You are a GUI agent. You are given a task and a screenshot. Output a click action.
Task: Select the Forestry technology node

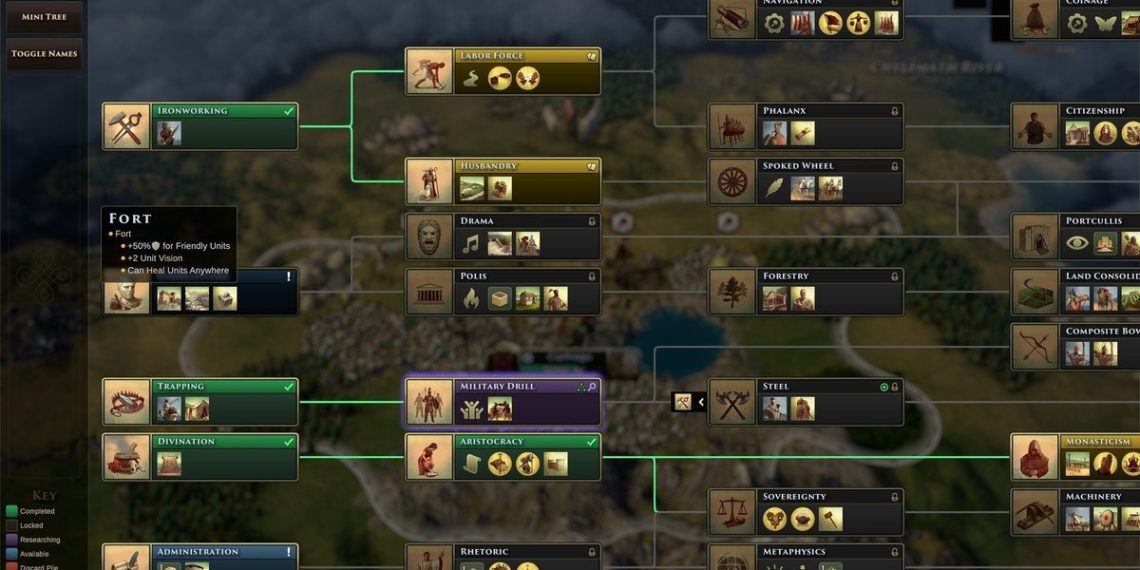[x=805, y=292]
